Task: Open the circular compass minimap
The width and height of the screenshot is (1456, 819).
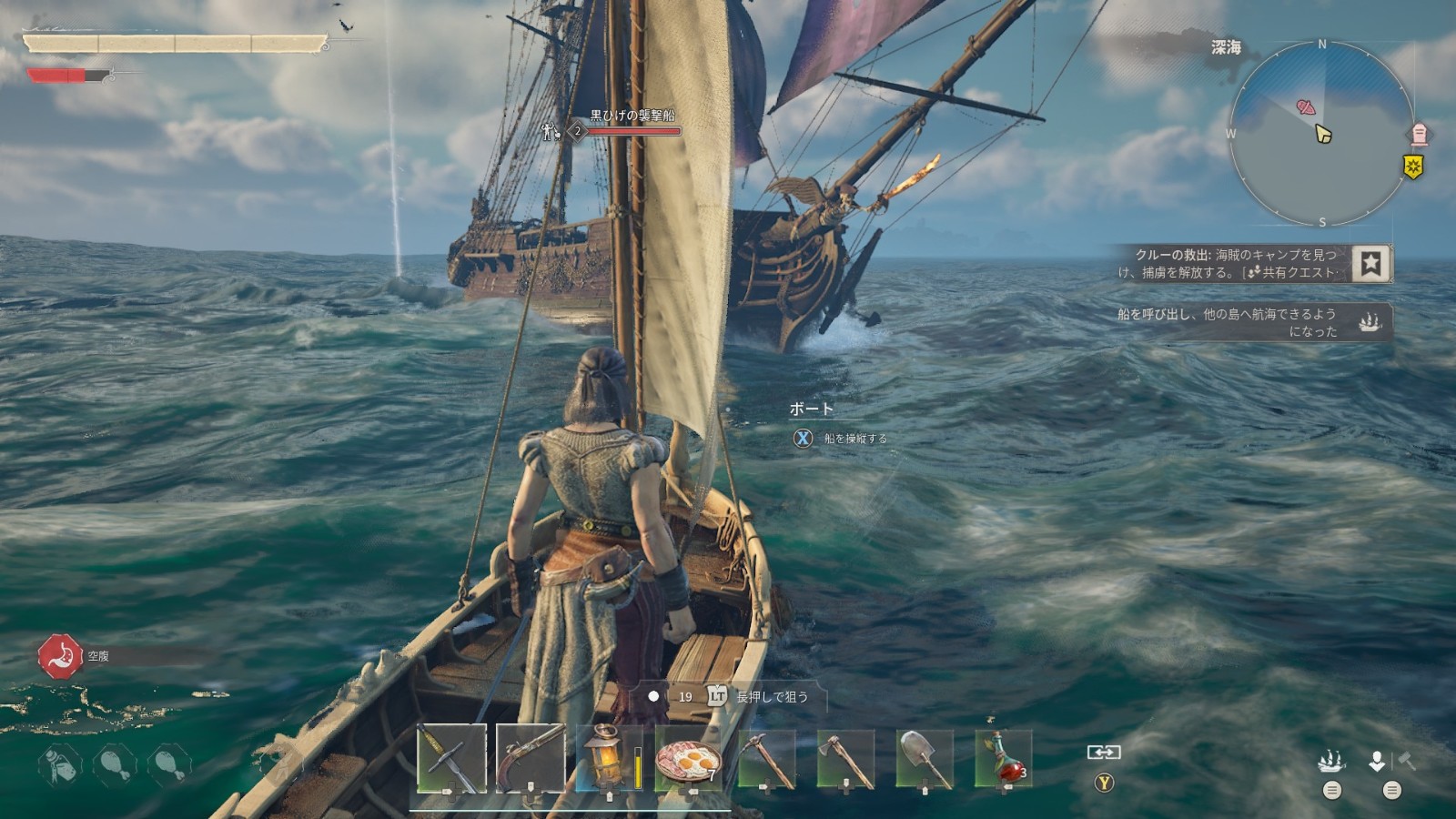Action: pos(1321,134)
